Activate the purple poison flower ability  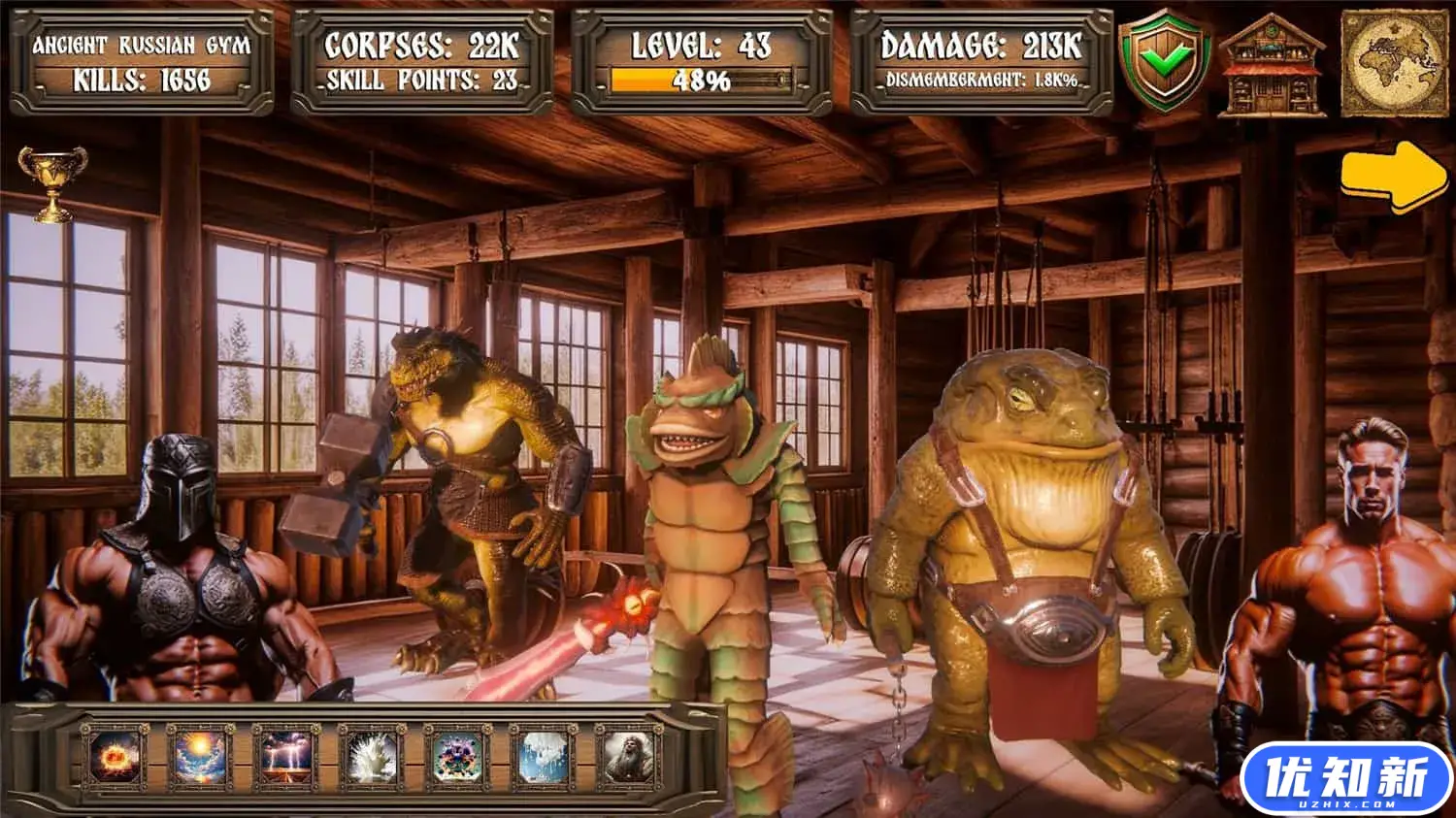(457, 758)
